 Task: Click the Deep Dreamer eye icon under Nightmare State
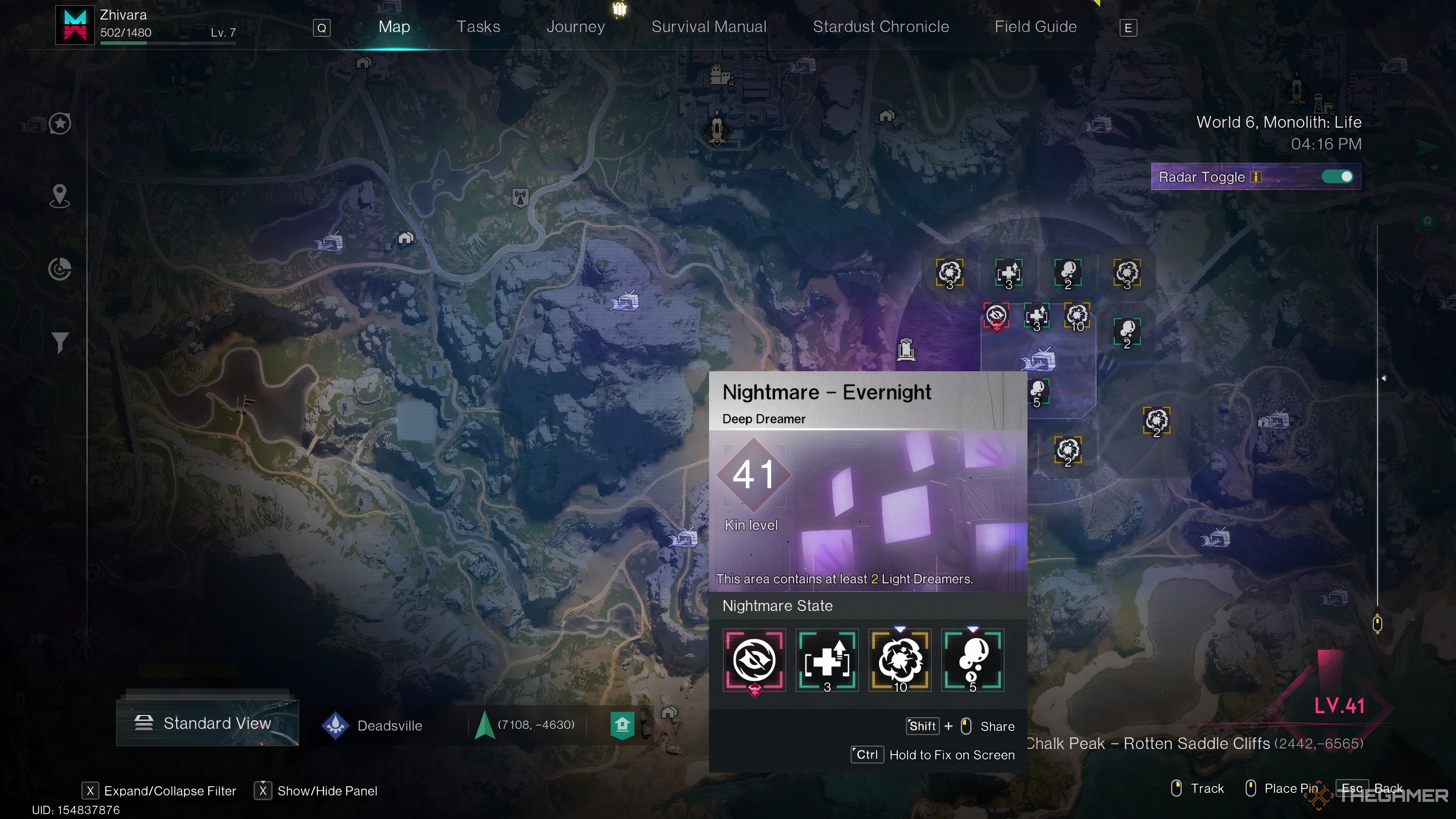click(754, 660)
